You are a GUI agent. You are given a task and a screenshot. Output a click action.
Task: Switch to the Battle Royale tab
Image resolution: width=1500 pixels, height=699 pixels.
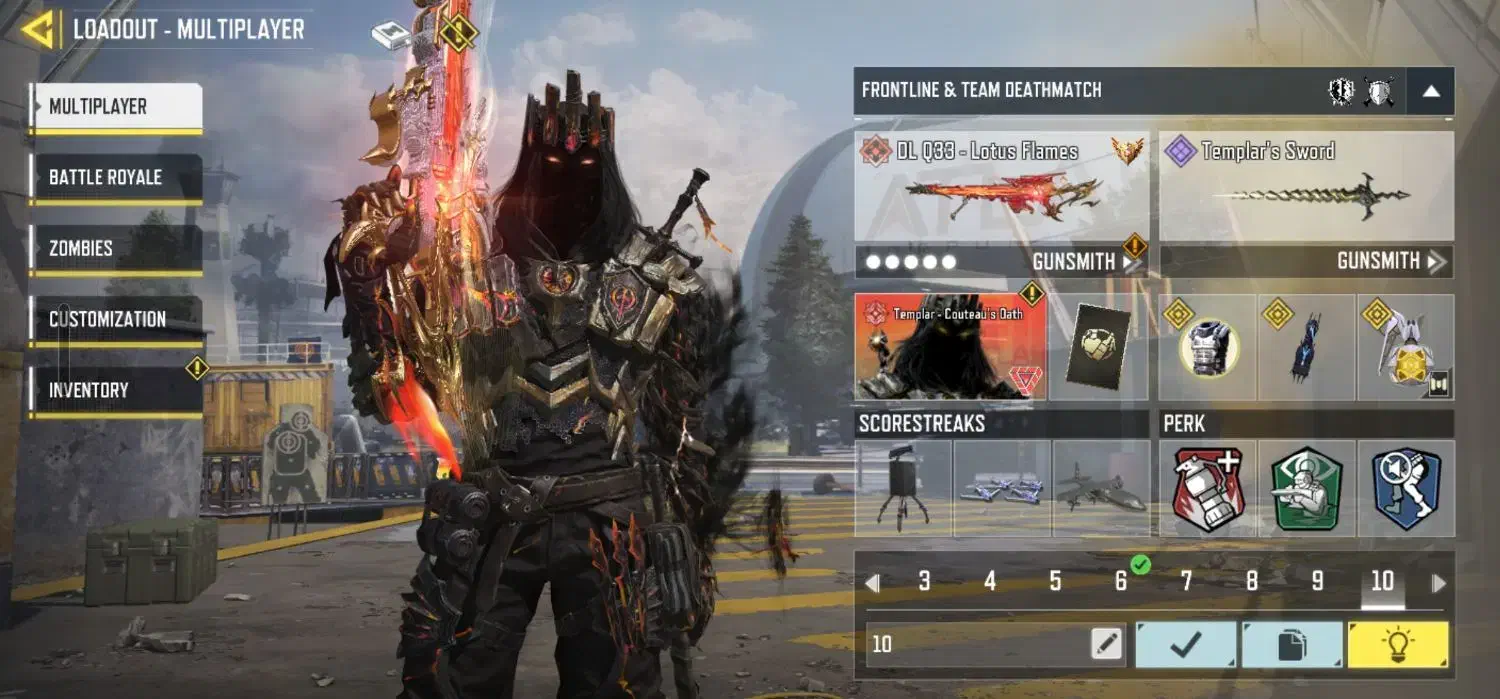point(116,178)
